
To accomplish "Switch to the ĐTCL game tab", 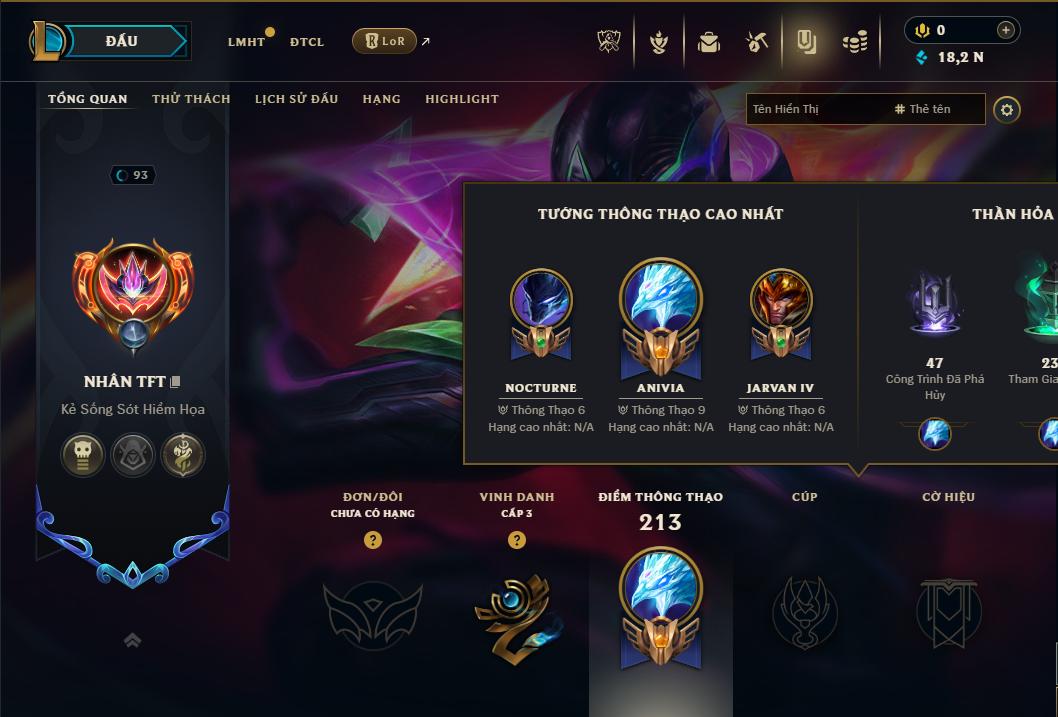I will coord(307,42).
